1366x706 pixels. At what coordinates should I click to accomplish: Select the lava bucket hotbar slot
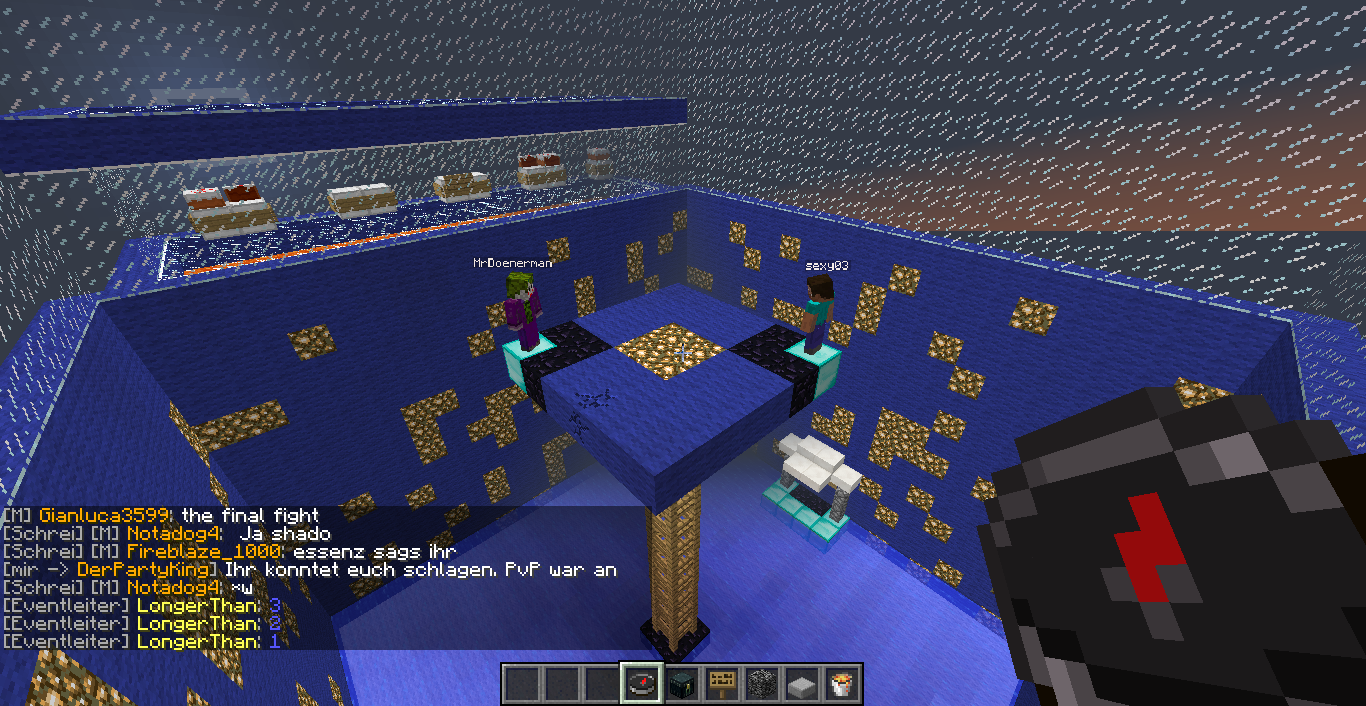(x=842, y=684)
